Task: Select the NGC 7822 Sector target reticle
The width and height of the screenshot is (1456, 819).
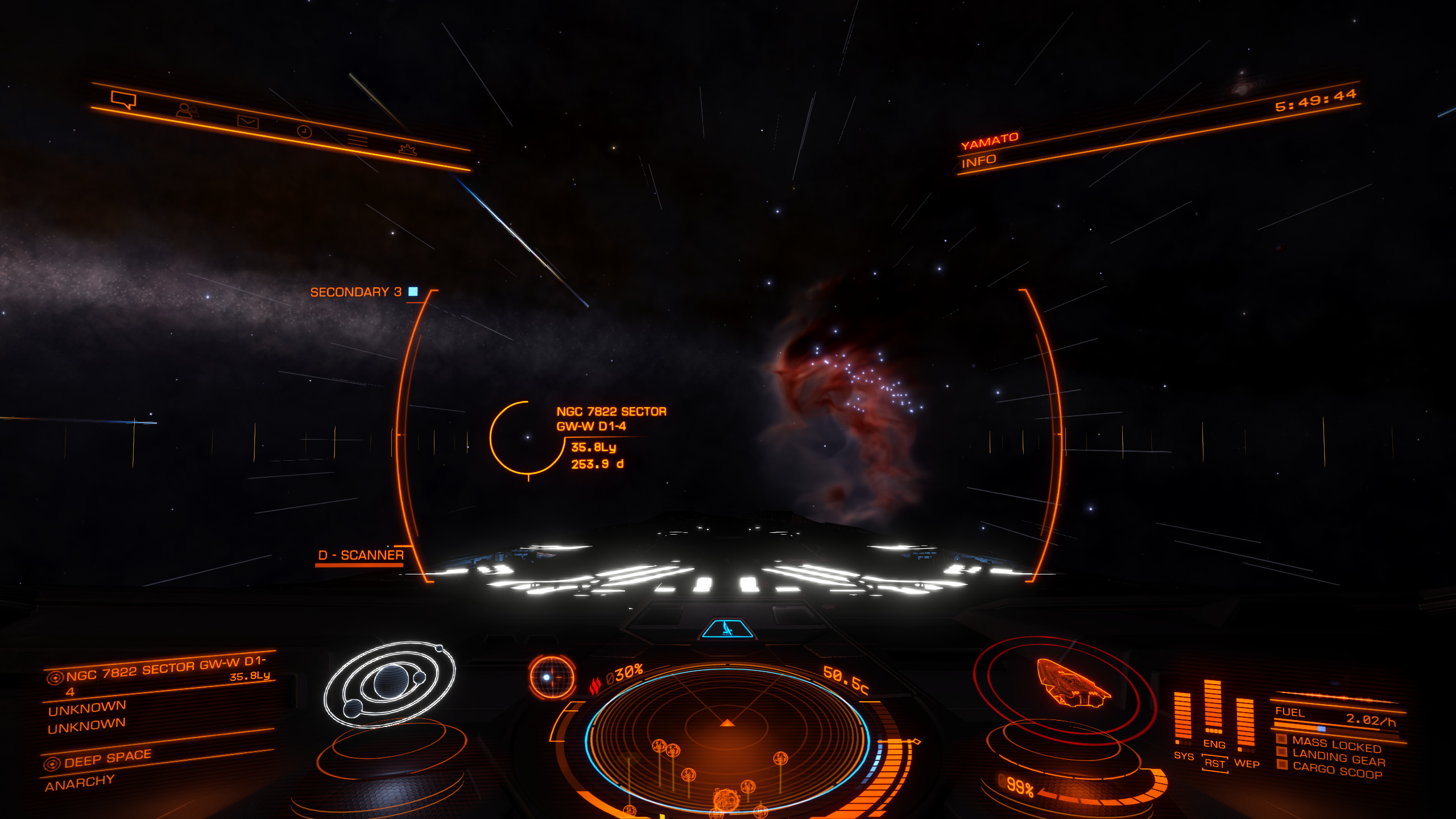Action: click(528, 437)
